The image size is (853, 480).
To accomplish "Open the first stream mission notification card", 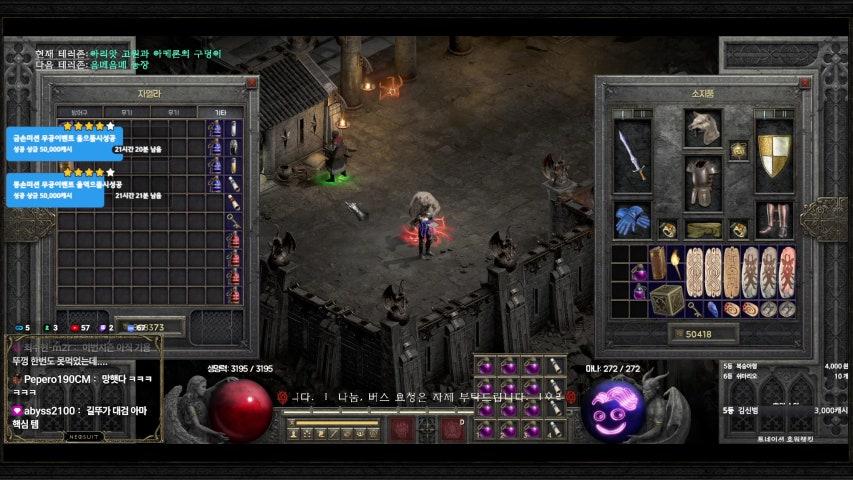I will [x=56, y=142].
